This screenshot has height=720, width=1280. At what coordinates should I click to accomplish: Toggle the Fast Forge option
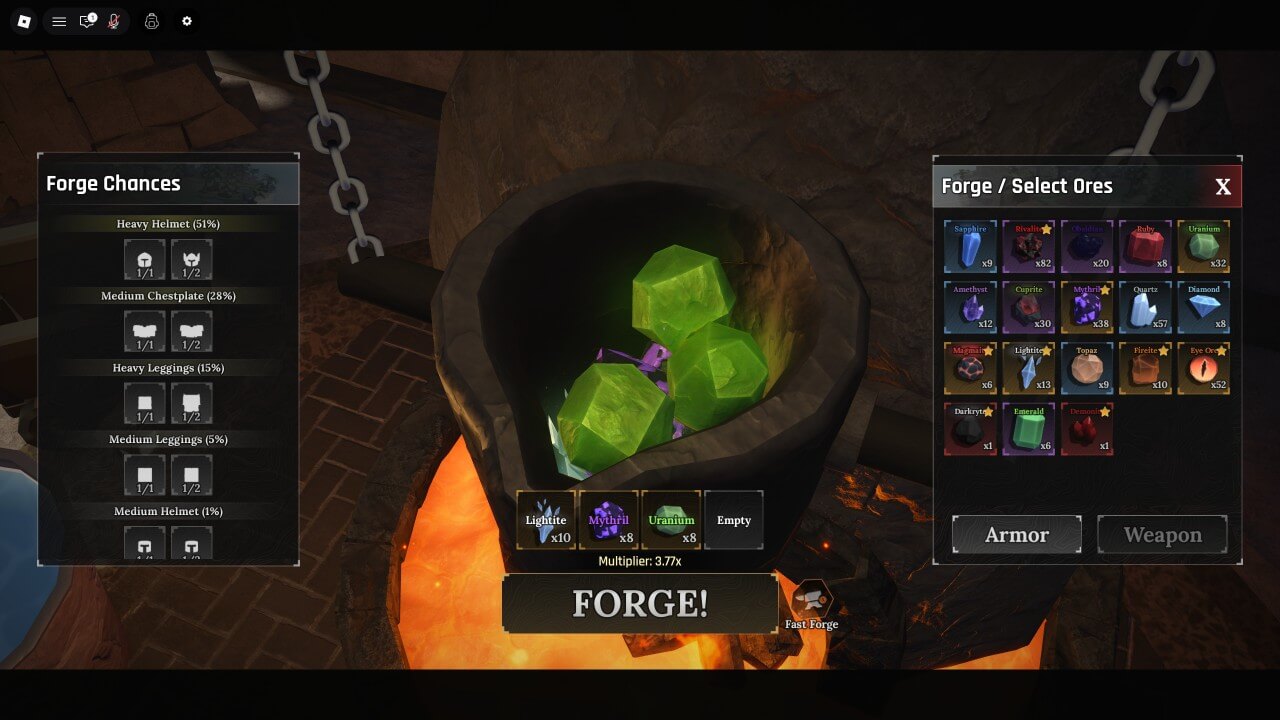point(811,602)
